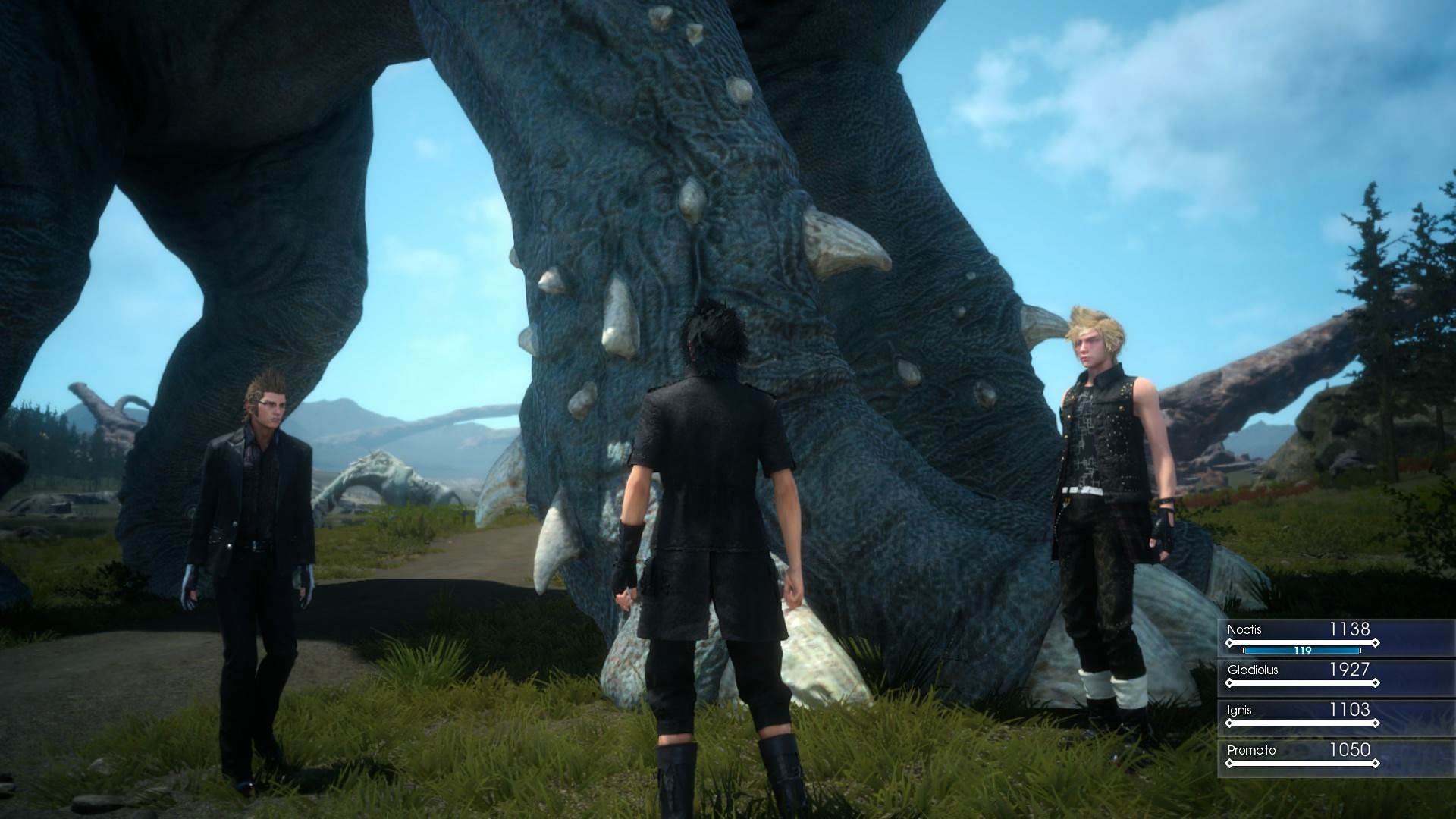
Task: Click the diamond marker right of Gladiolus's HP bar
Action: tap(1376, 682)
